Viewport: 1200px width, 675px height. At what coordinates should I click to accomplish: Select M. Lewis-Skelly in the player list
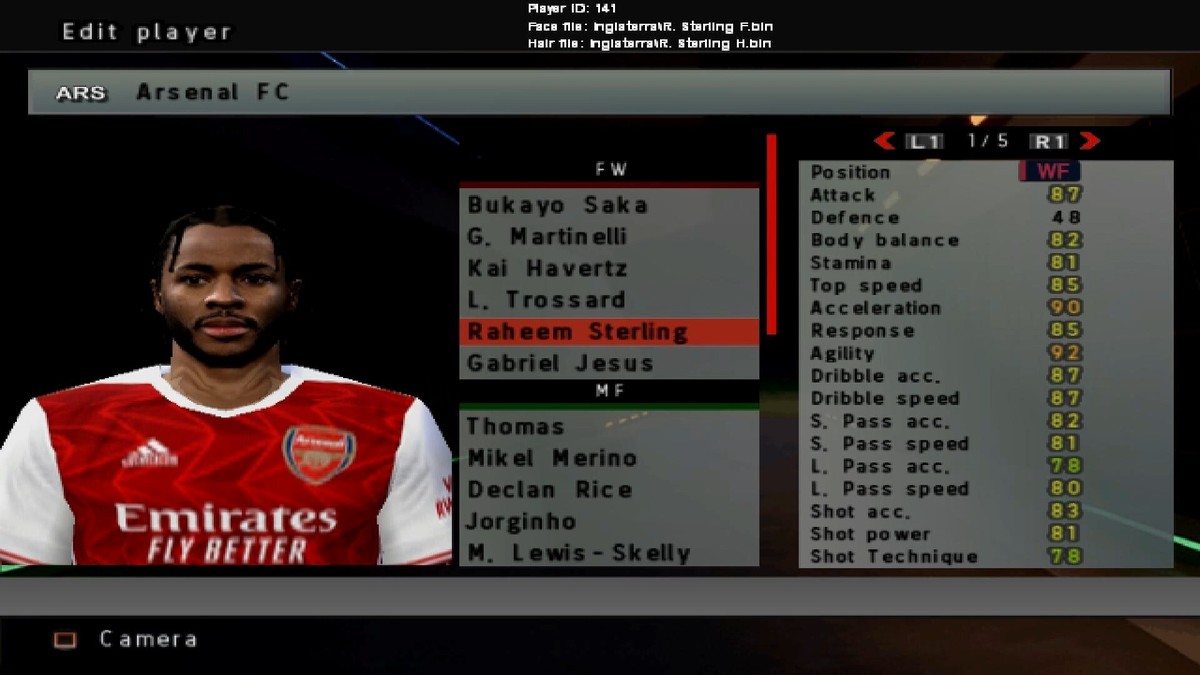coord(579,553)
